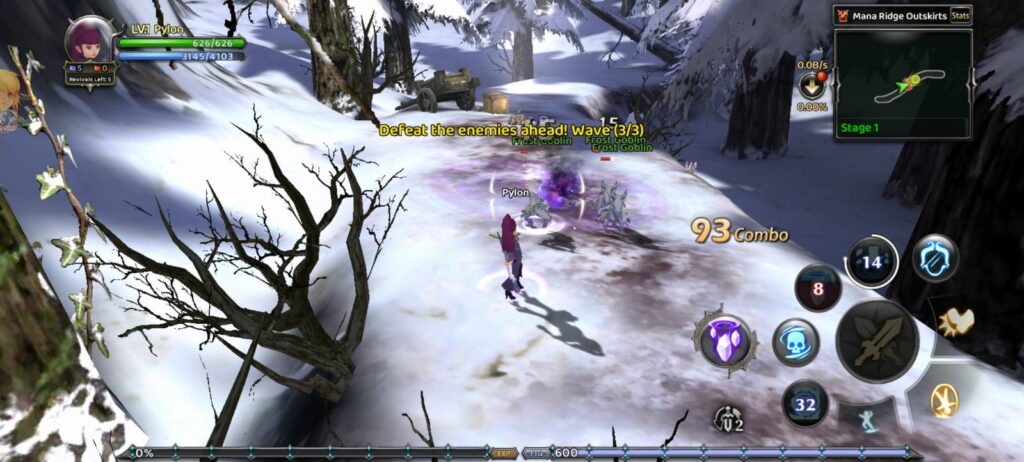The width and height of the screenshot is (1024, 462).
Task: Open the Mana Ridge Outskirts minimap
Action: tap(903, 84)
